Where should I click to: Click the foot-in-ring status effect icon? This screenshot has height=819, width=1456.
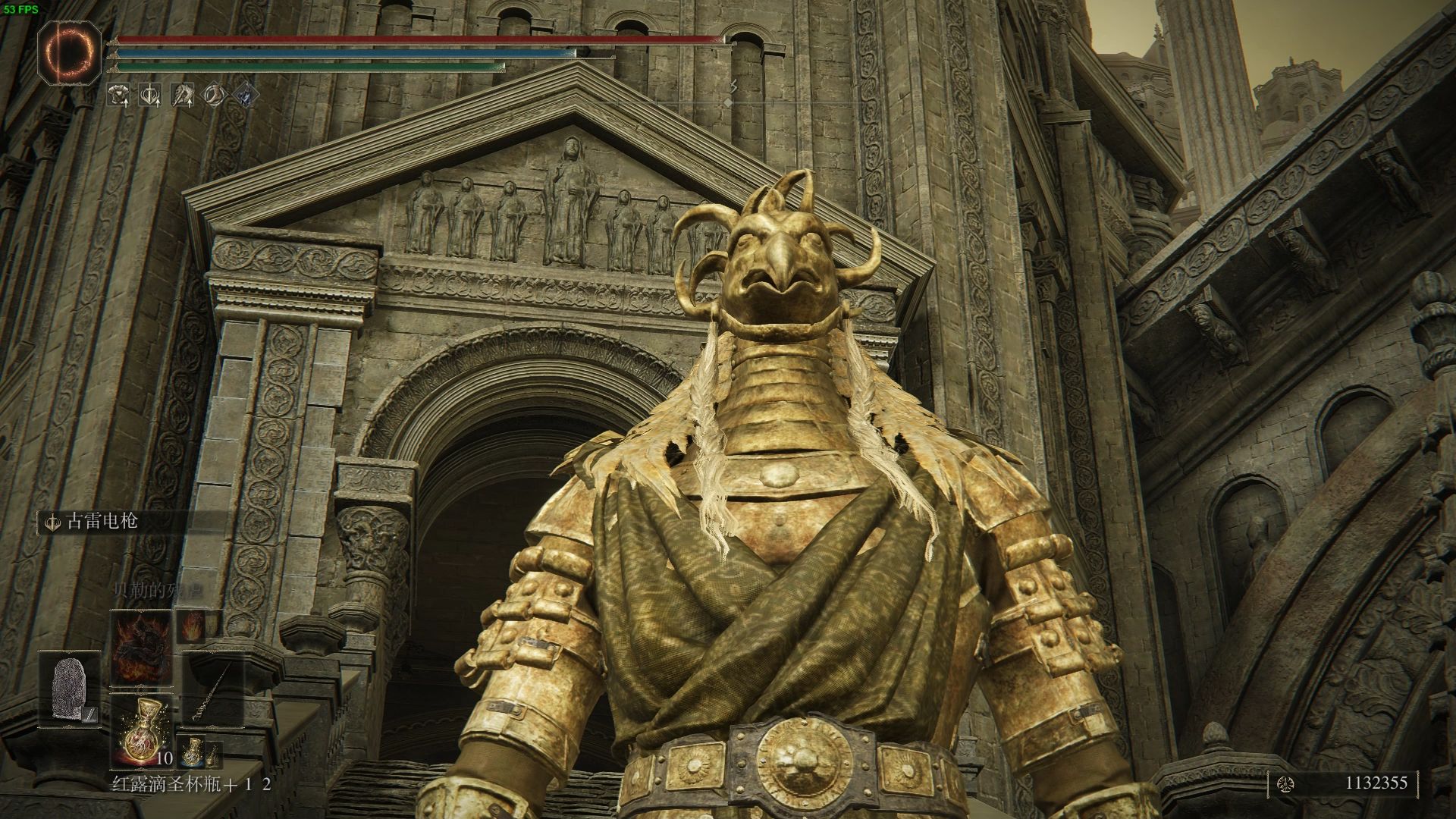[215, 95]
